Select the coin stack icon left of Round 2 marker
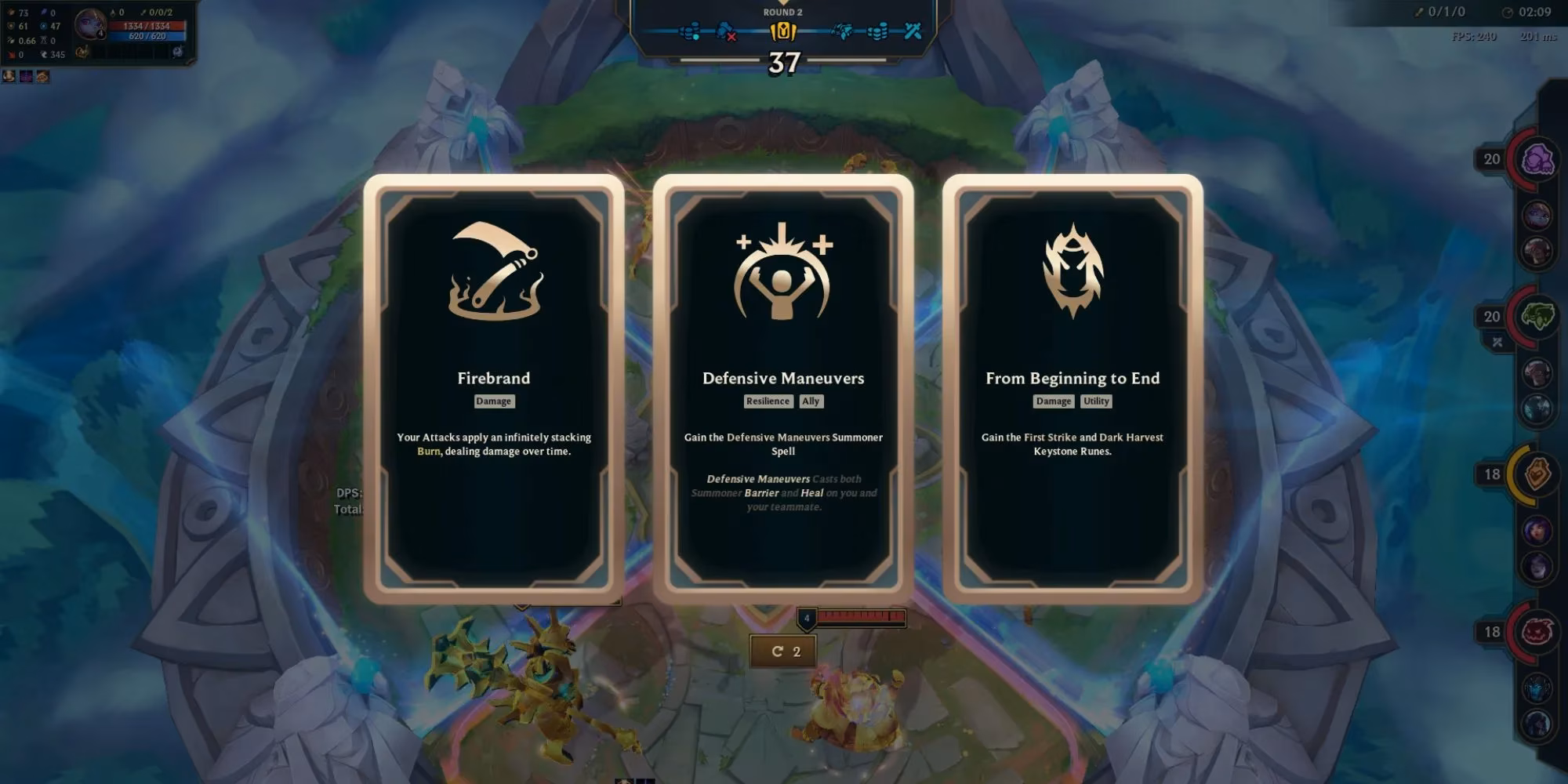 point(688,32)
